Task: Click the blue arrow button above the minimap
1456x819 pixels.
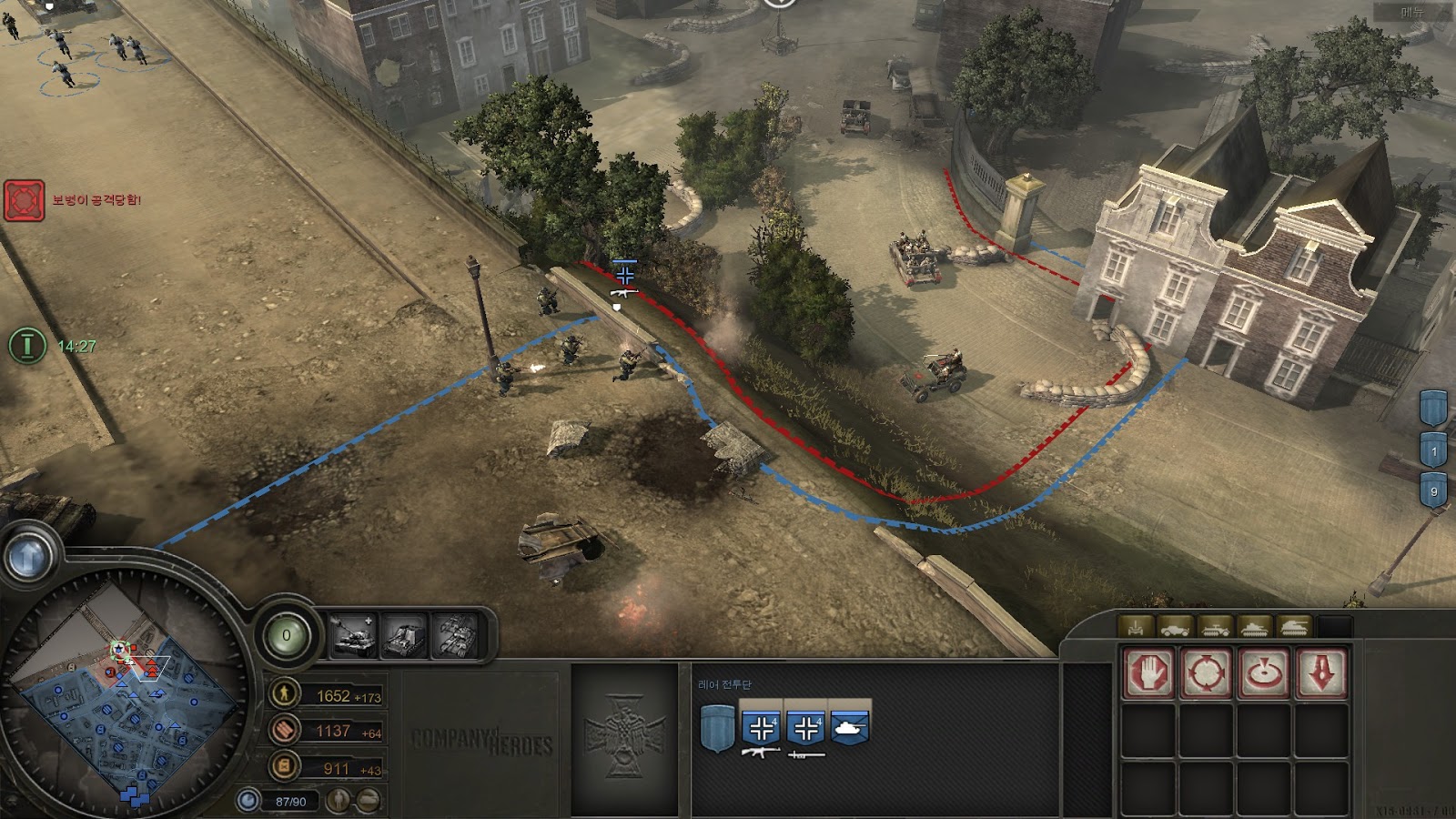Action: [x=28, y=554]
